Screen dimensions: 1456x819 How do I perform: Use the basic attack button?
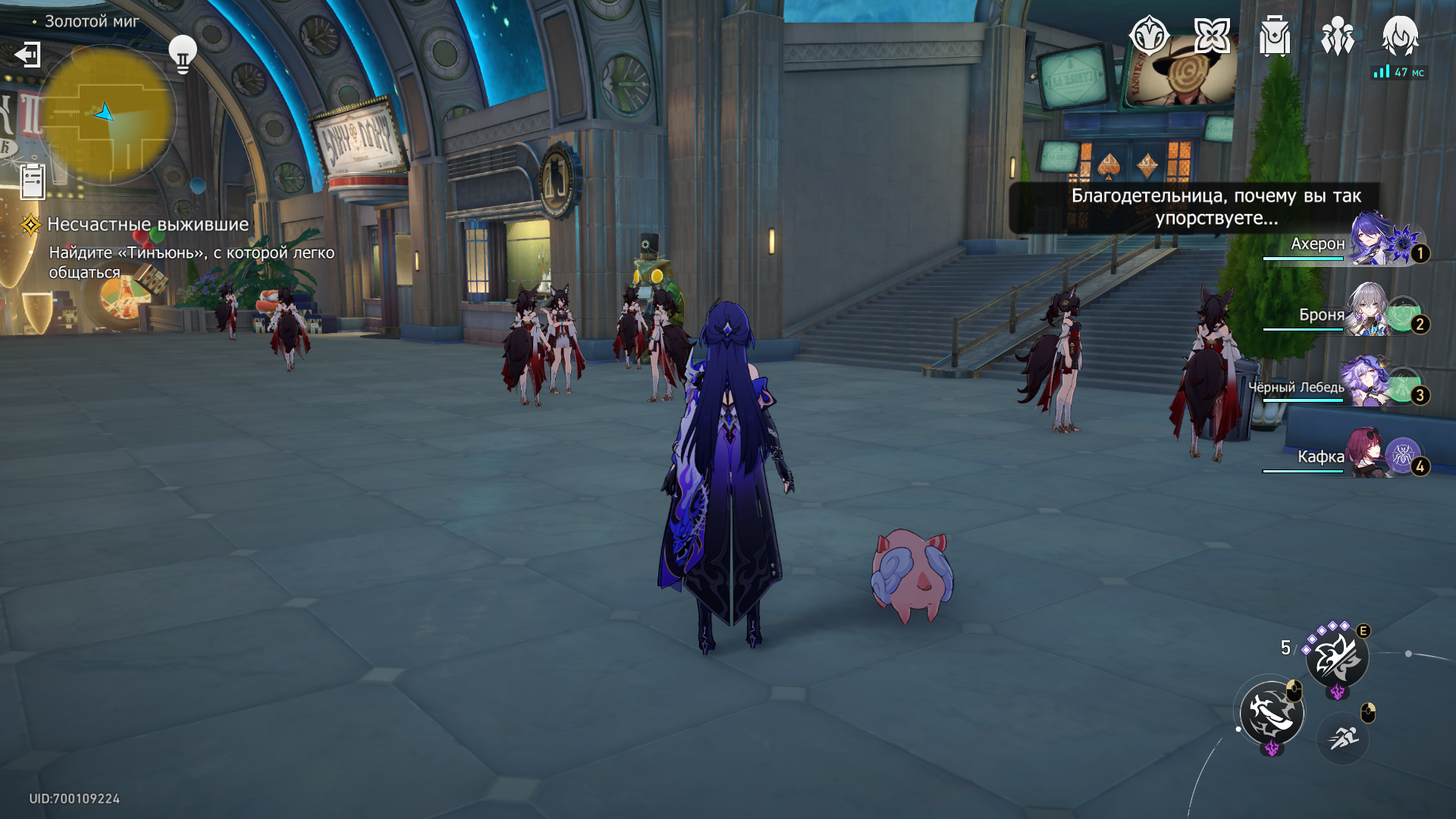pos(1272,713)
